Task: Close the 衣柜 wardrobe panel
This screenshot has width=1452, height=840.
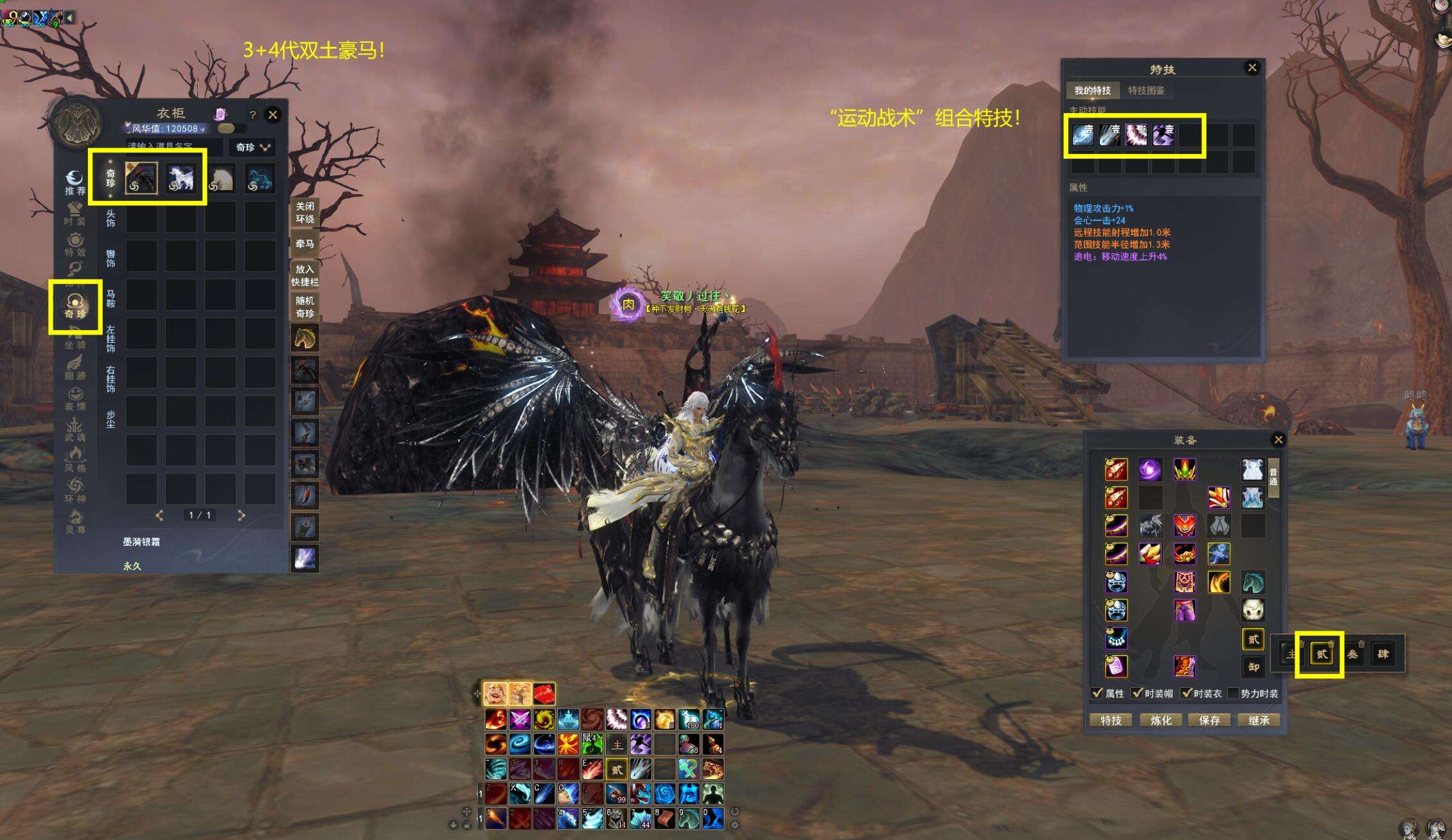Action: [x=272, y=115]
